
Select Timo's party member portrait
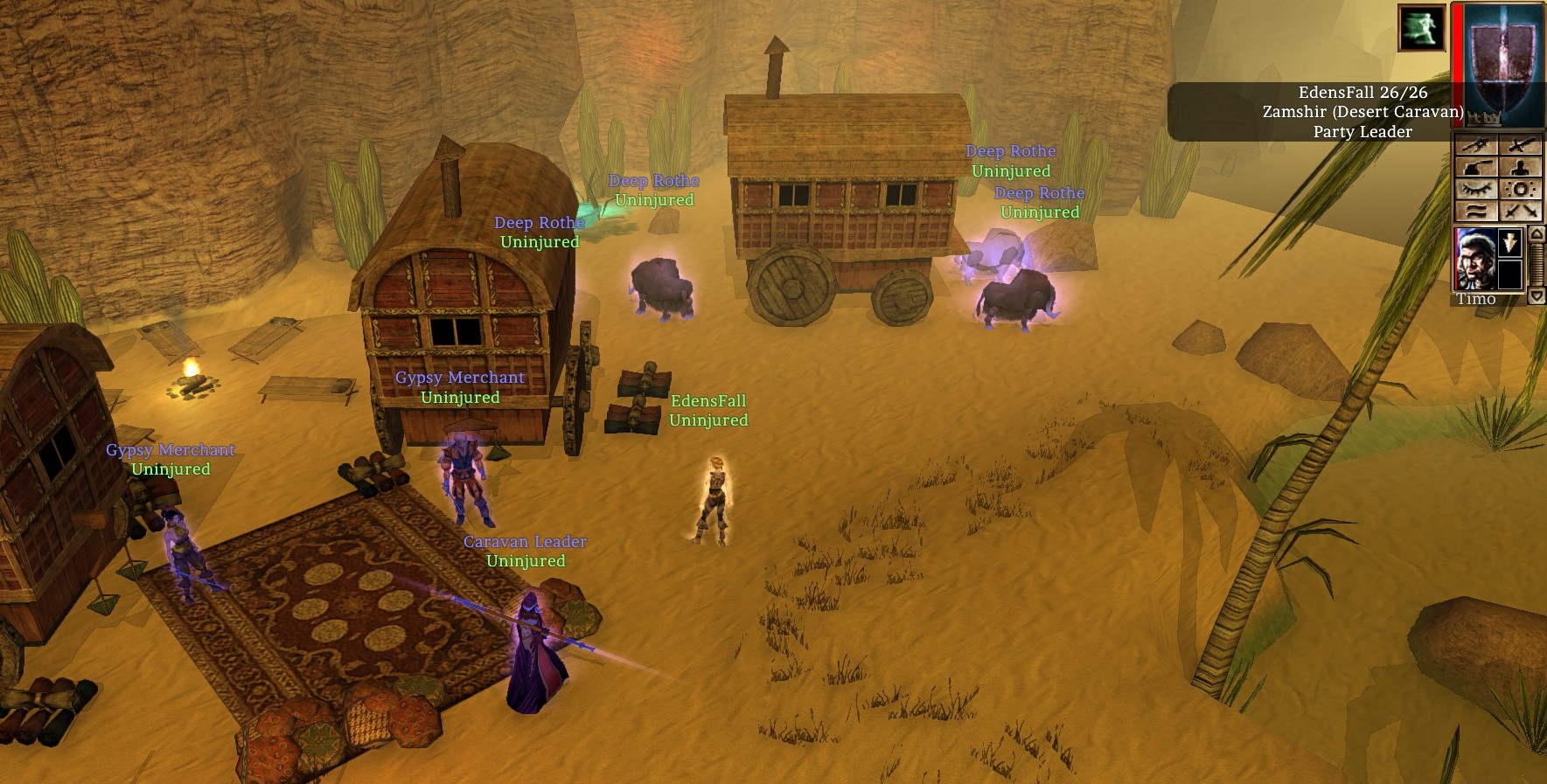click(x=1475, y=259)
